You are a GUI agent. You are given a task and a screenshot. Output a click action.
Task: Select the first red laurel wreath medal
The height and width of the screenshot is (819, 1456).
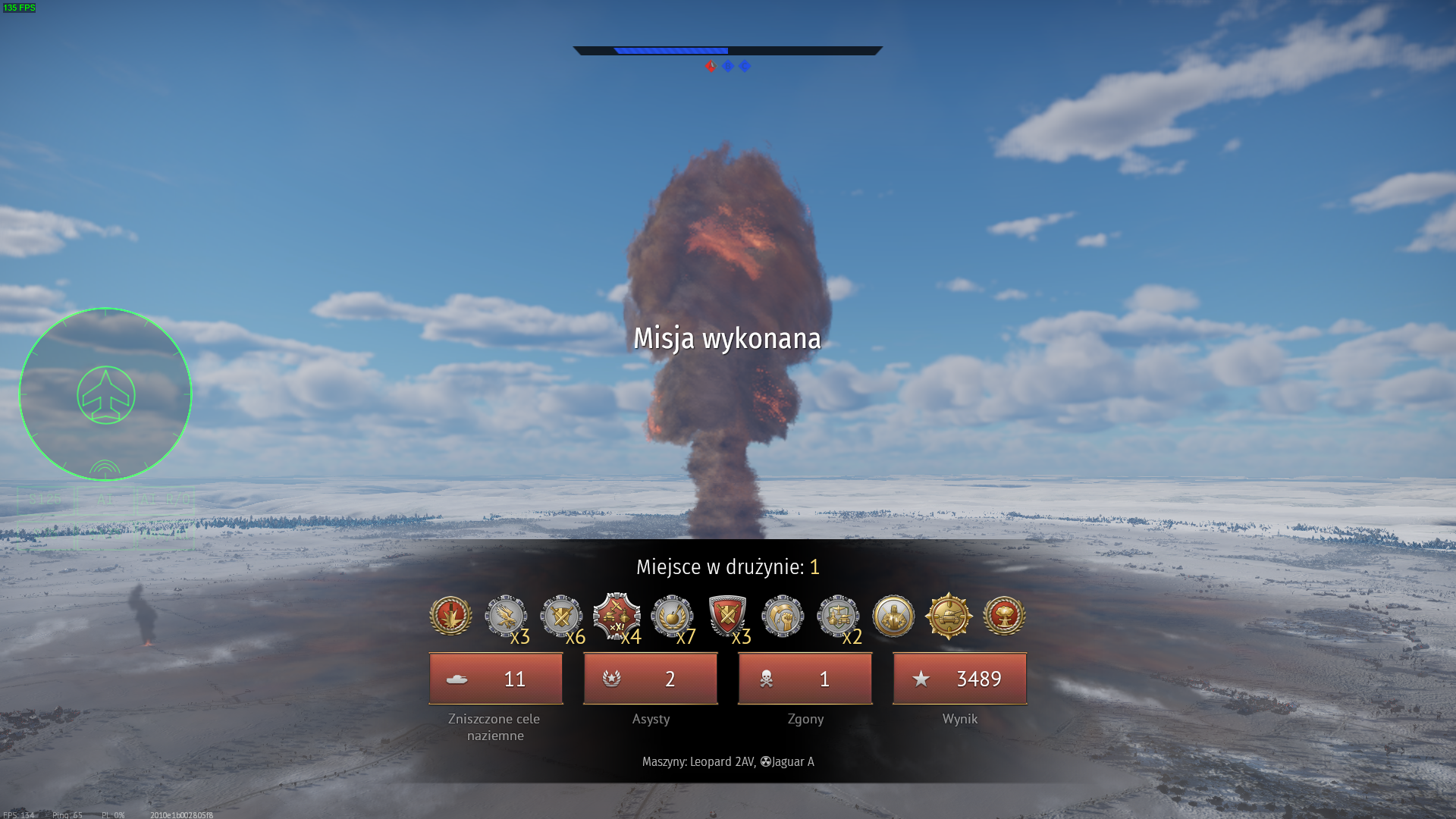[x=450, y=615]
